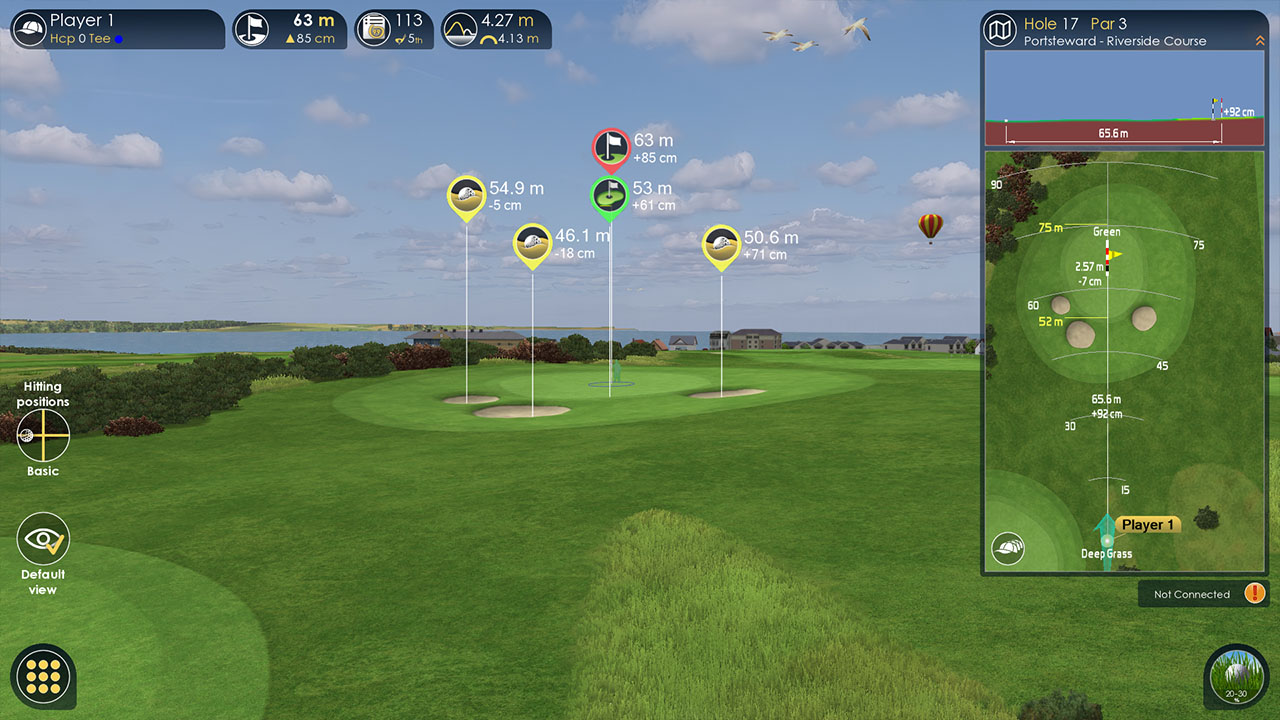
Task: Open the hole map icon
Action: pyautogui.click(x=999, y=30)
